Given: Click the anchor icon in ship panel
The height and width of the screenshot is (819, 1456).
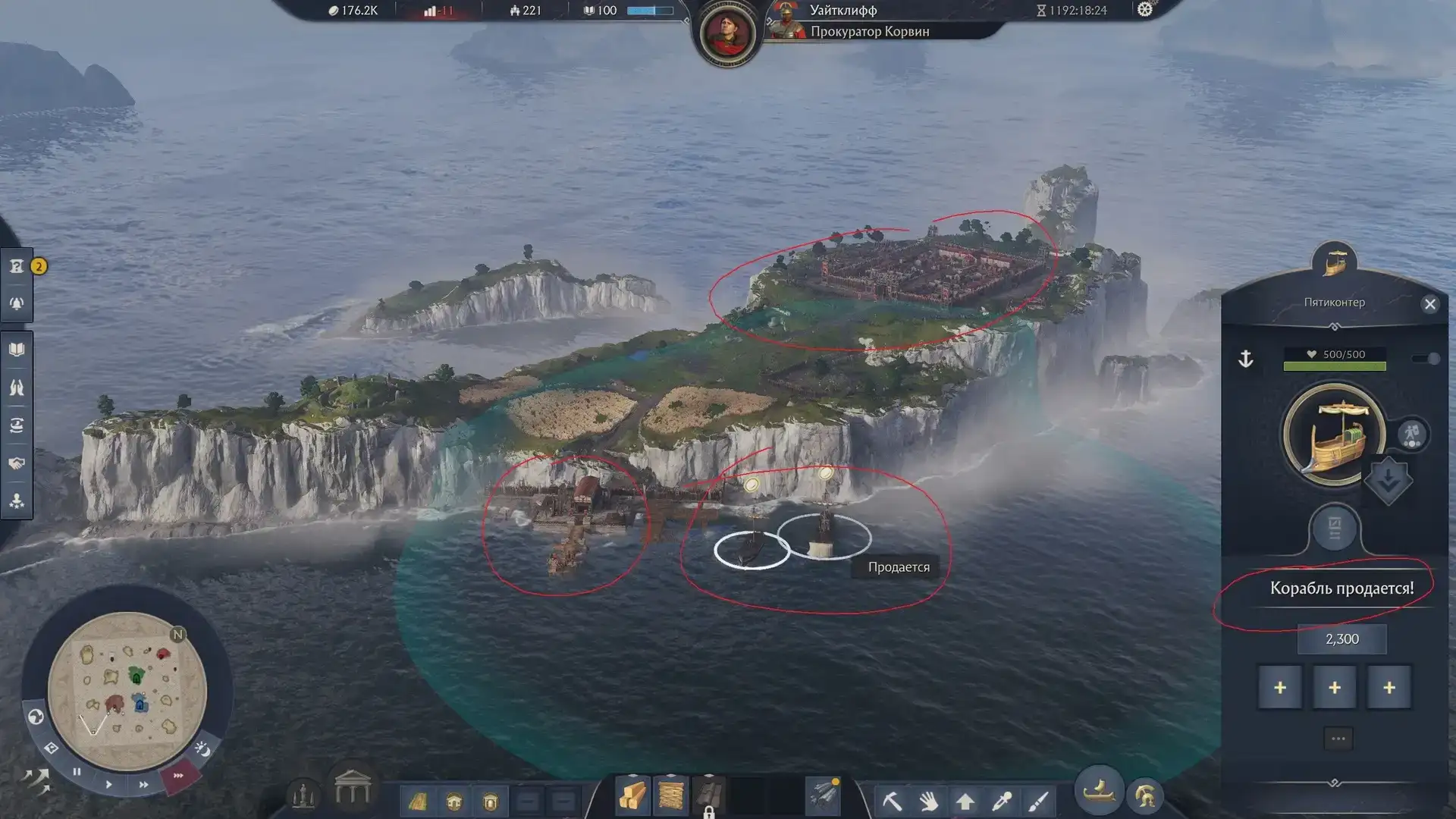Looking at the screenshot, I should point(1245,359).
